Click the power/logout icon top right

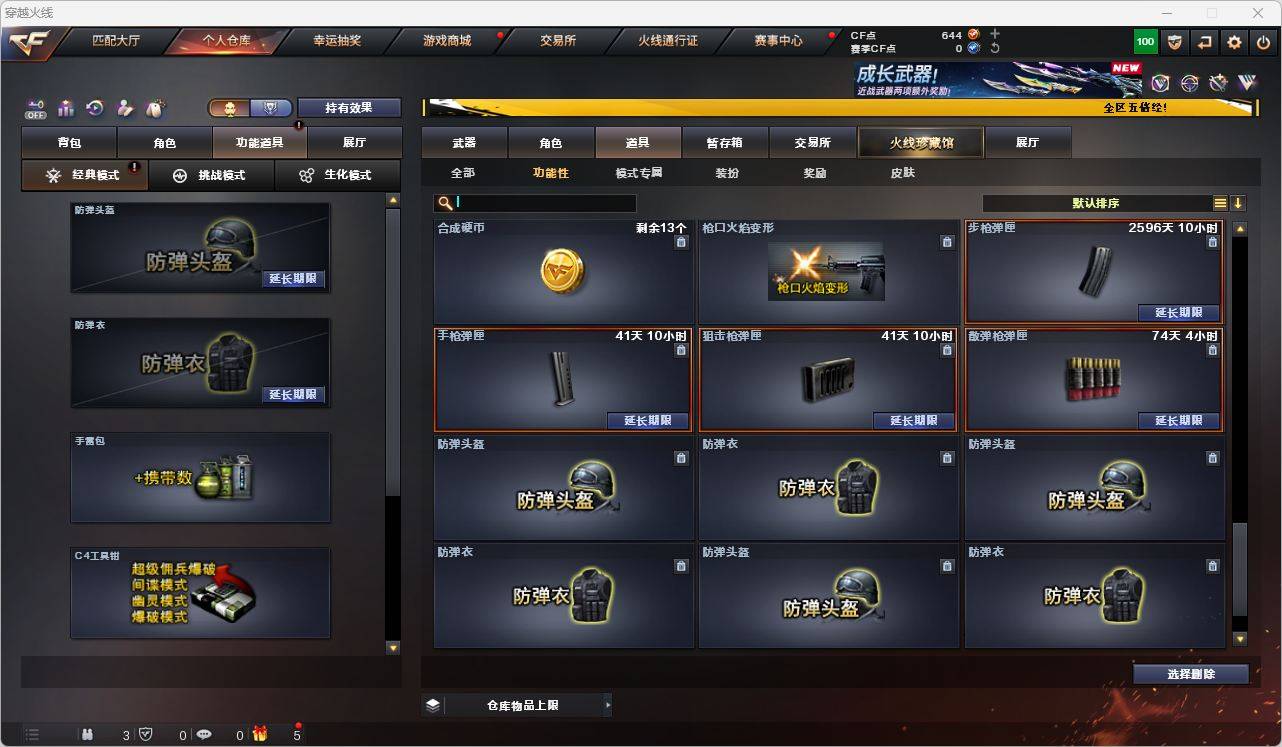tap(1261, 41)
